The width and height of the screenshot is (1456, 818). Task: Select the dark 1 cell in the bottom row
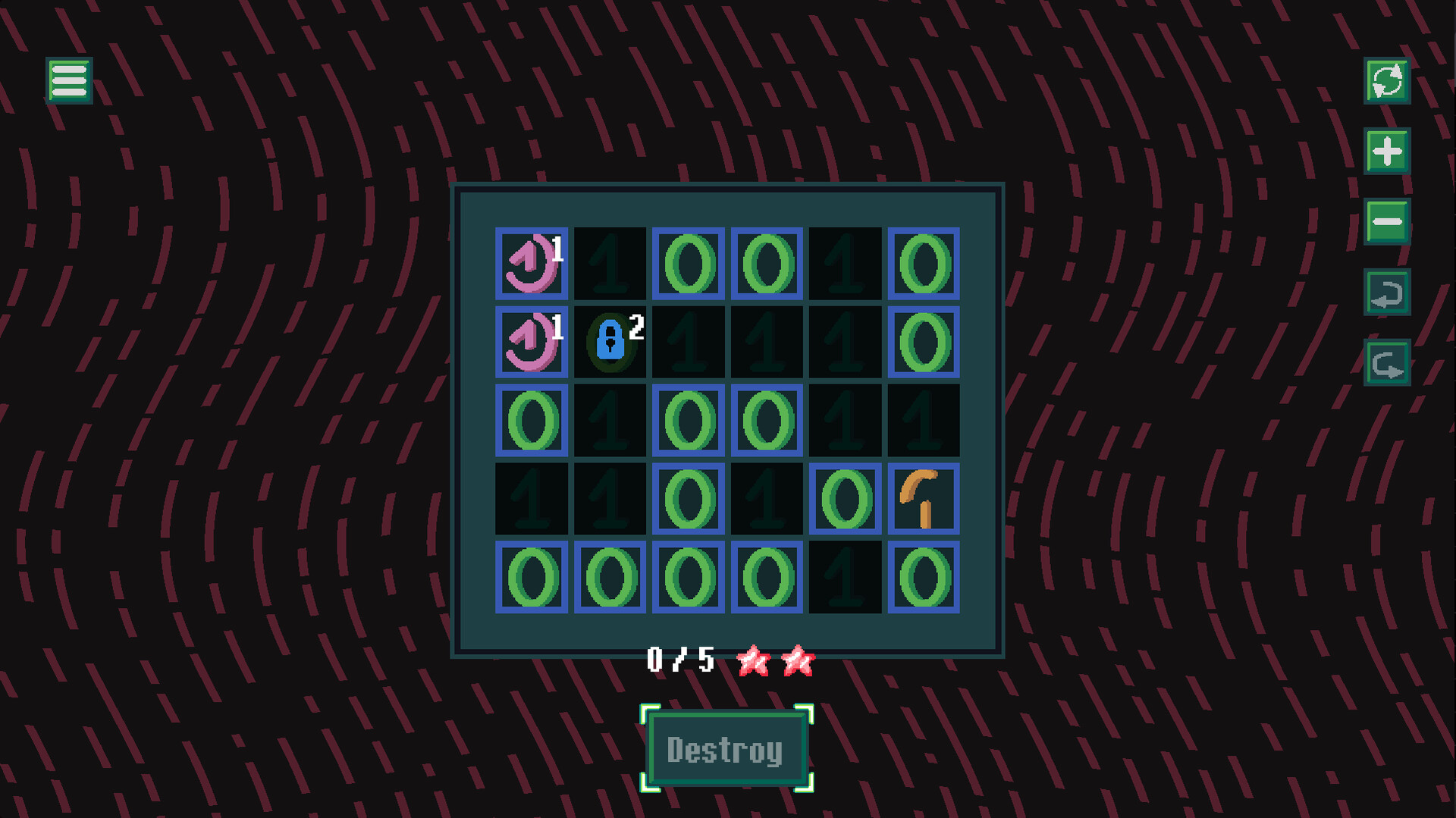[845, 578]
